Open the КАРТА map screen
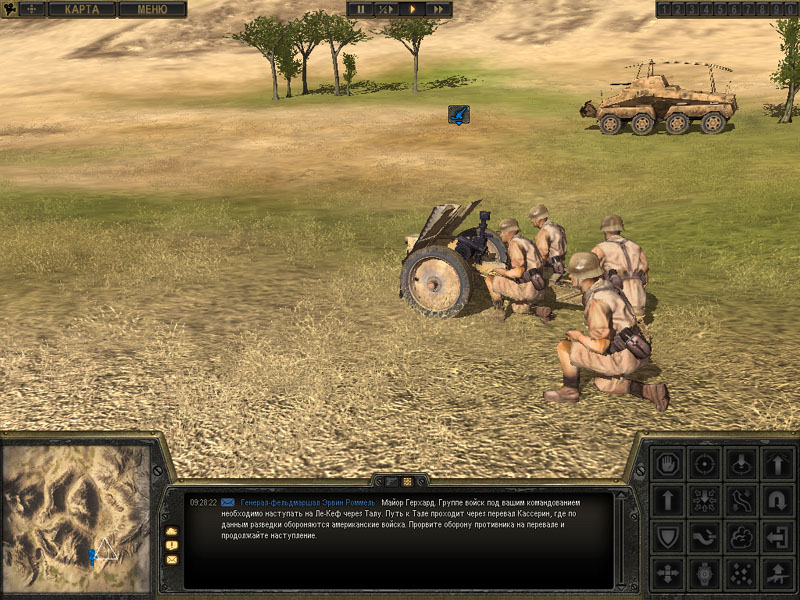Viewport: 800px width, 600px height. coord(82,9)
